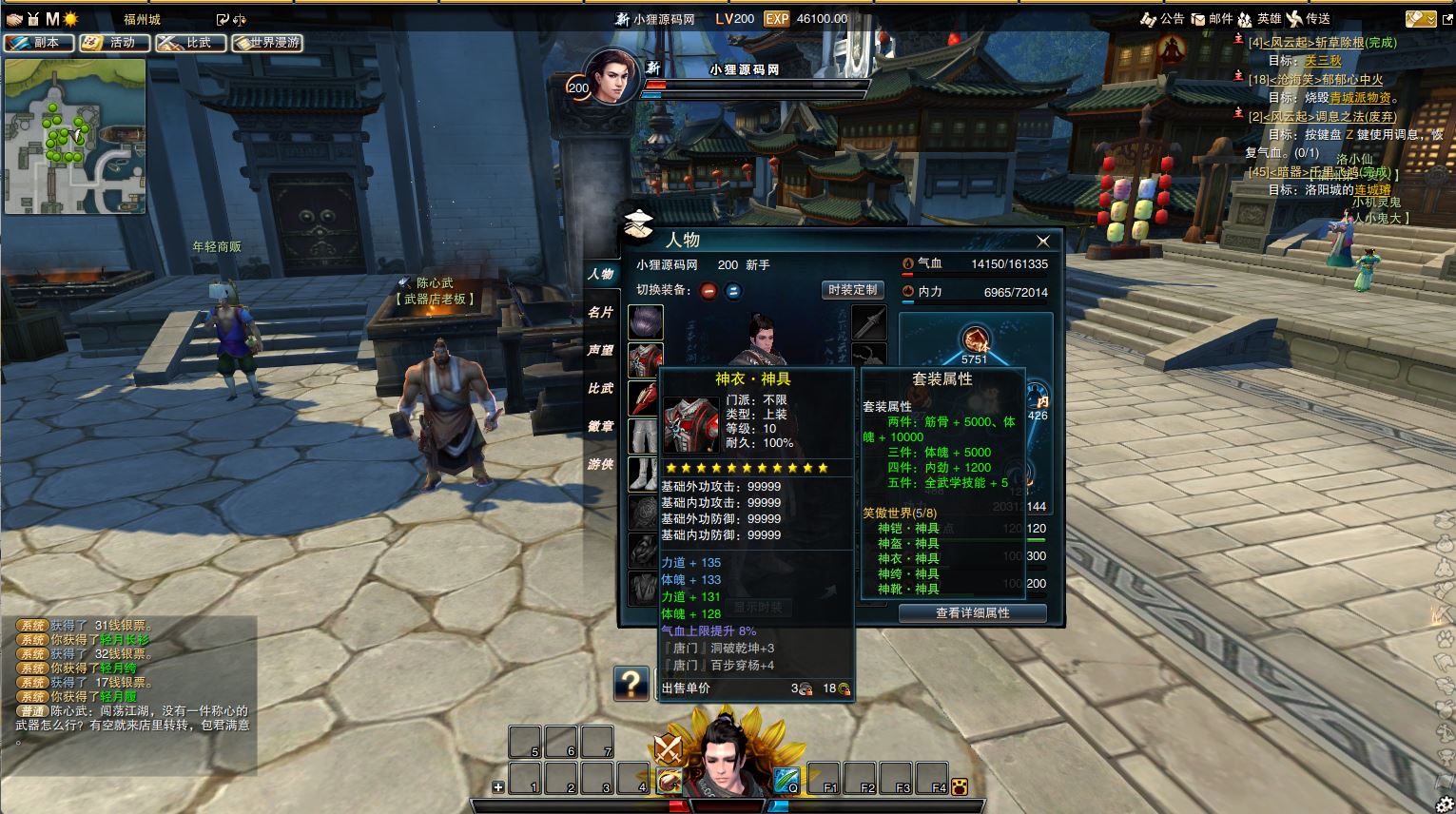Click the yellow question mark help button

[631, 683]
